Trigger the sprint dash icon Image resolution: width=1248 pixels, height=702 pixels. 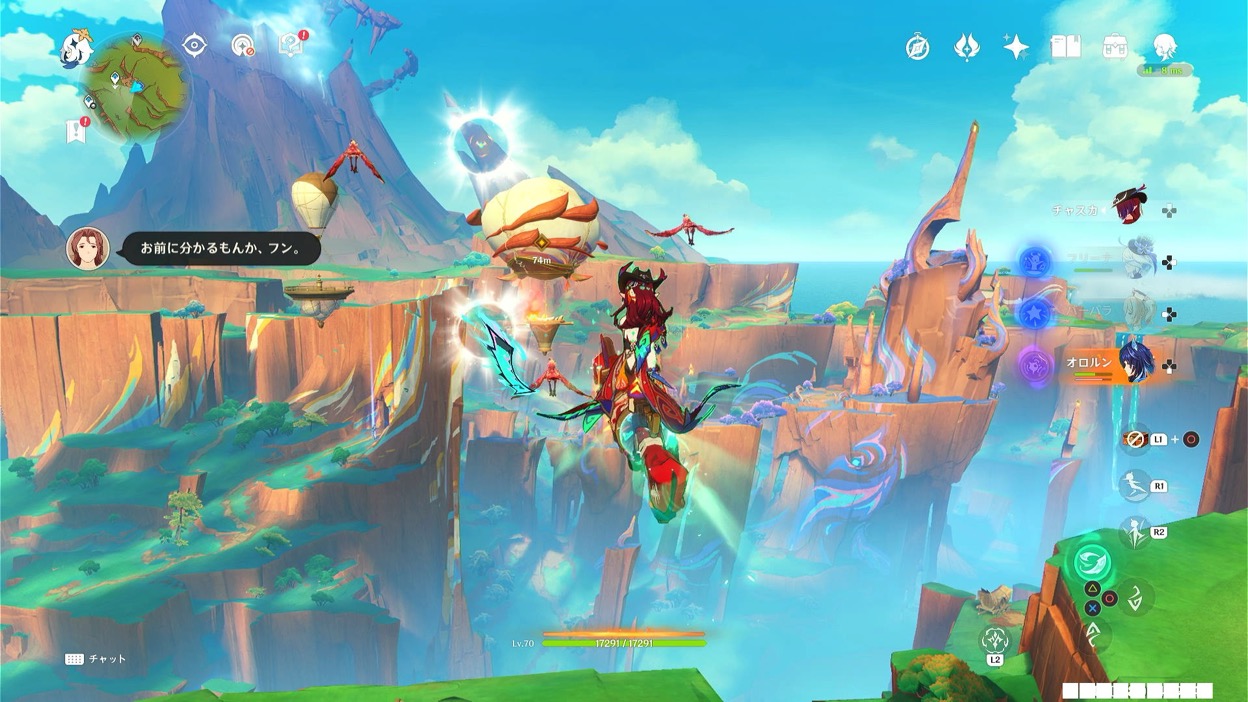1134,486
